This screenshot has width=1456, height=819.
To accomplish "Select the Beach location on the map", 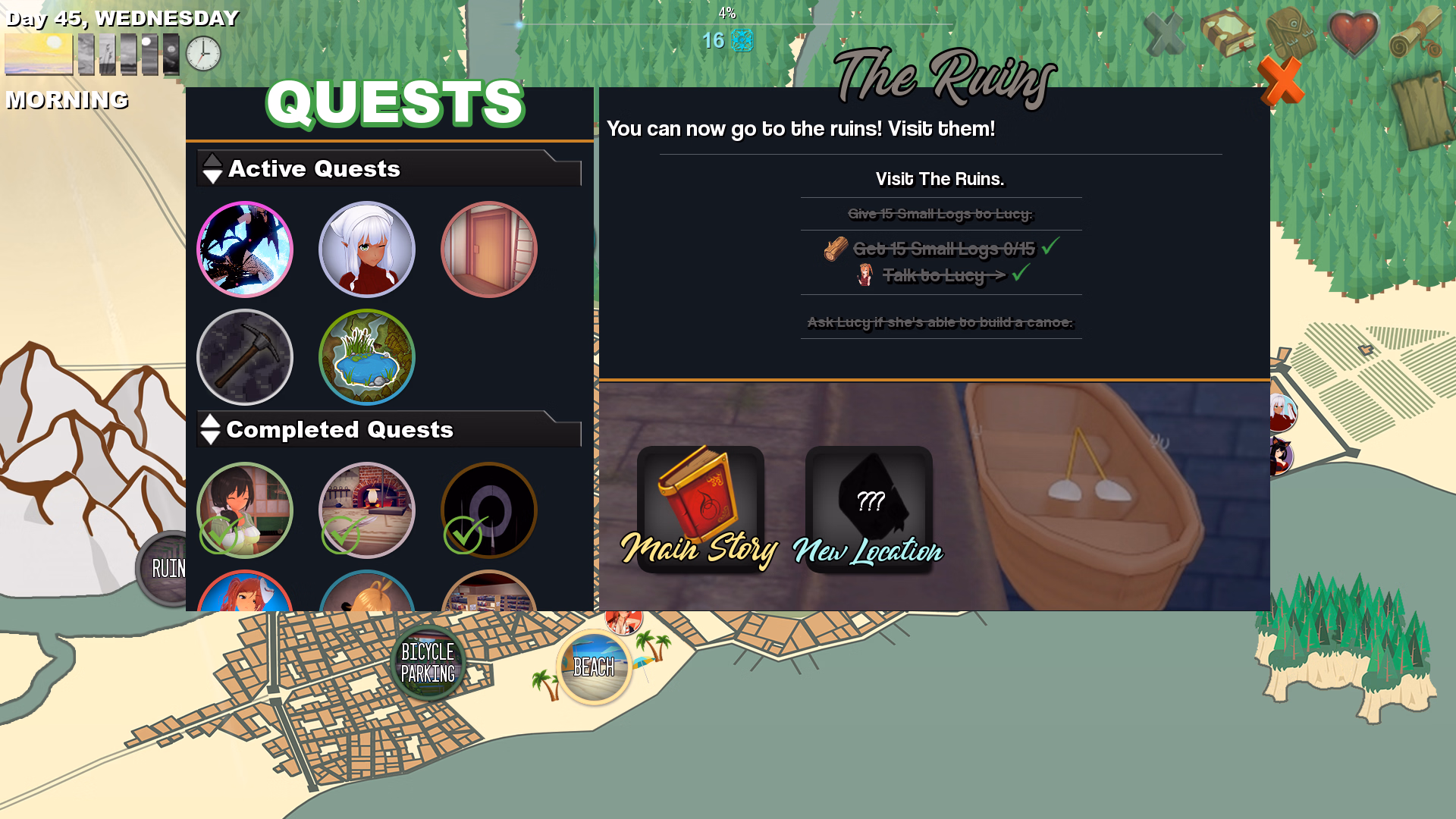I will (x=594, y=667).
